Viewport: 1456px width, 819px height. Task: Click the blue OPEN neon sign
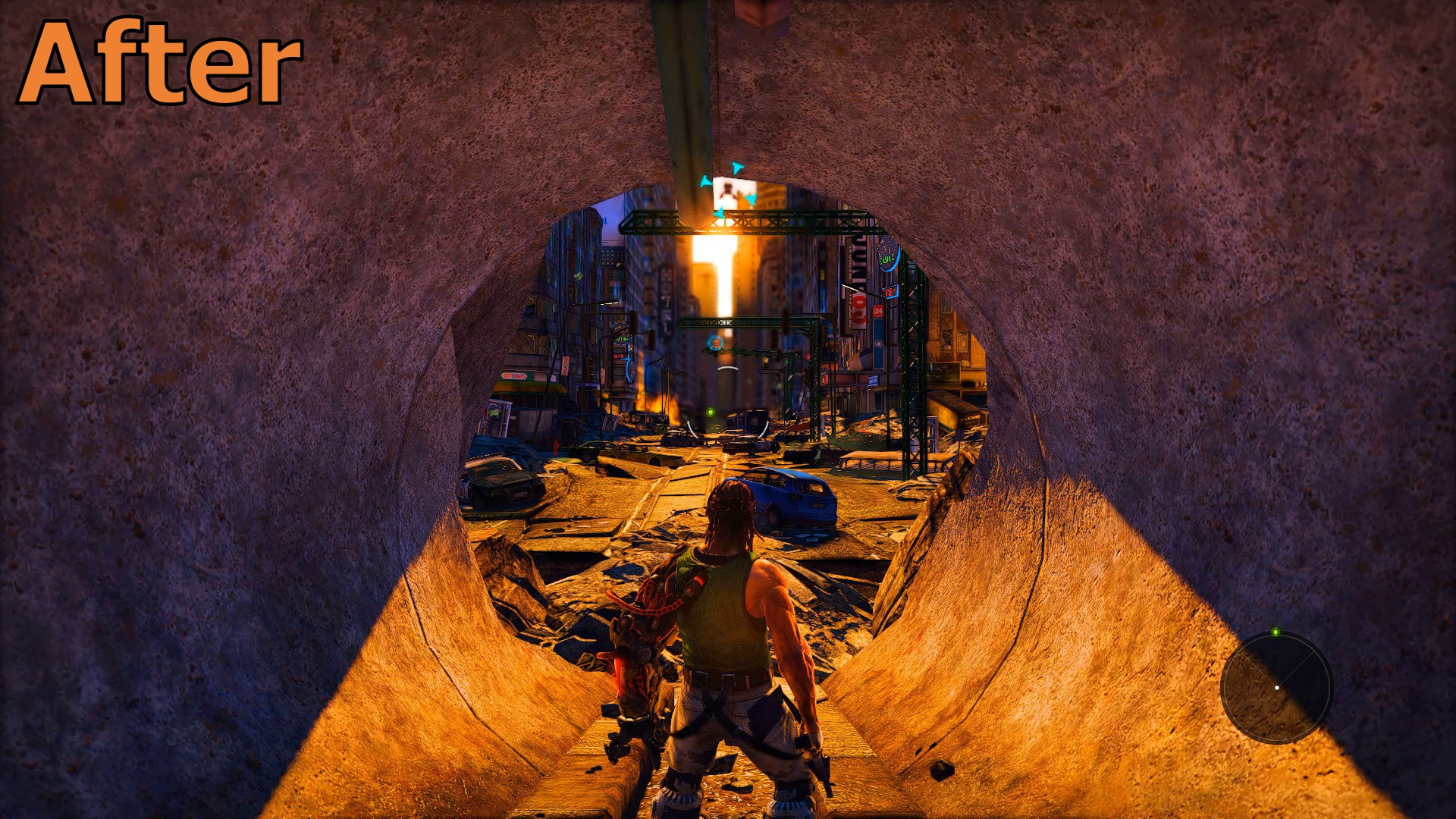coord(889,292)
